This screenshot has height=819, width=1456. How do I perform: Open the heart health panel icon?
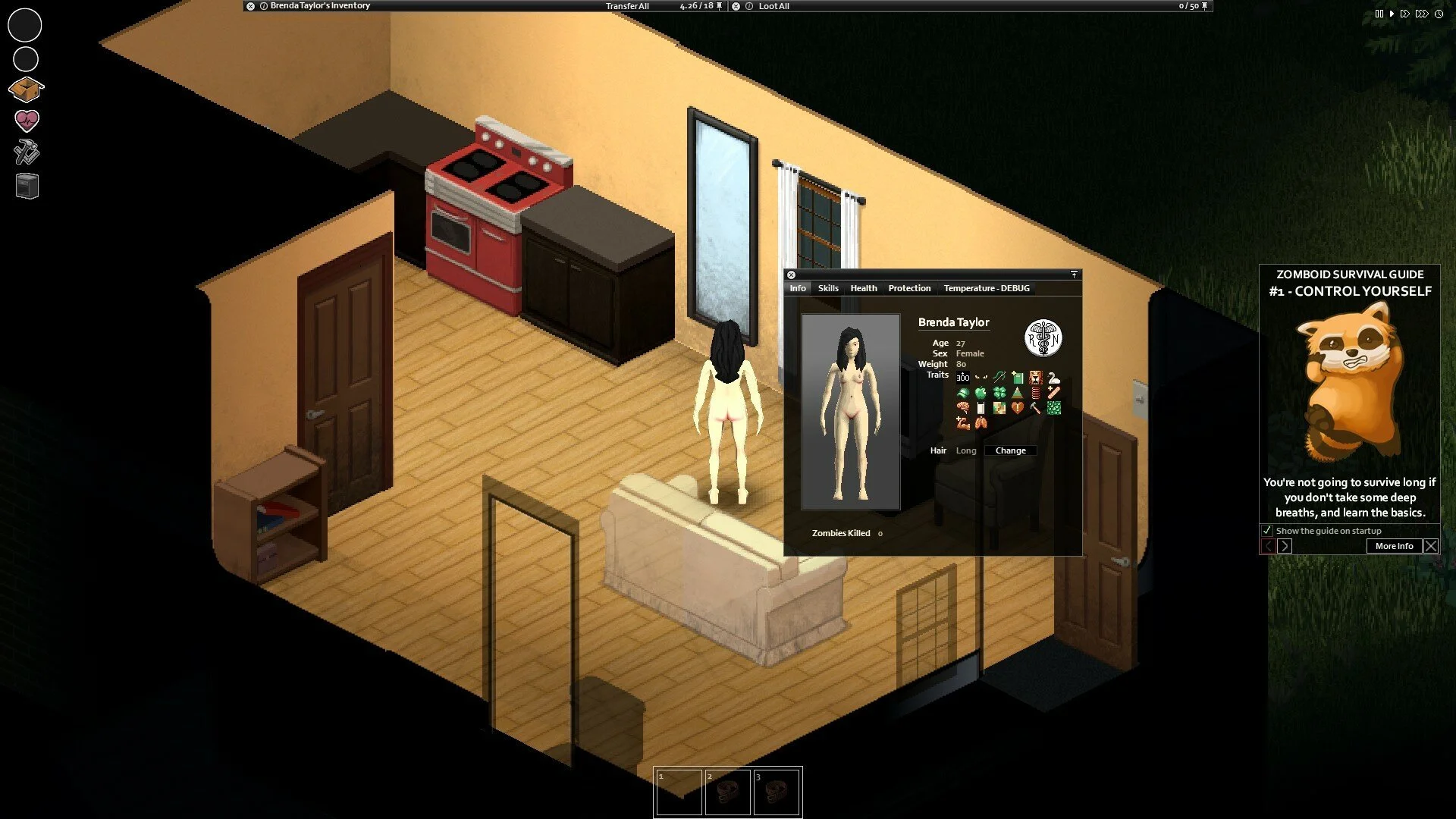tap(27, 121)
